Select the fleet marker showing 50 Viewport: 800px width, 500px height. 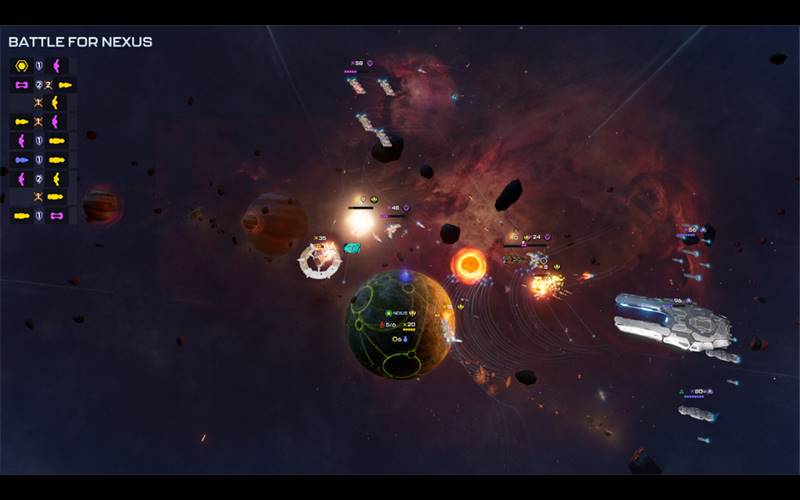692,229
